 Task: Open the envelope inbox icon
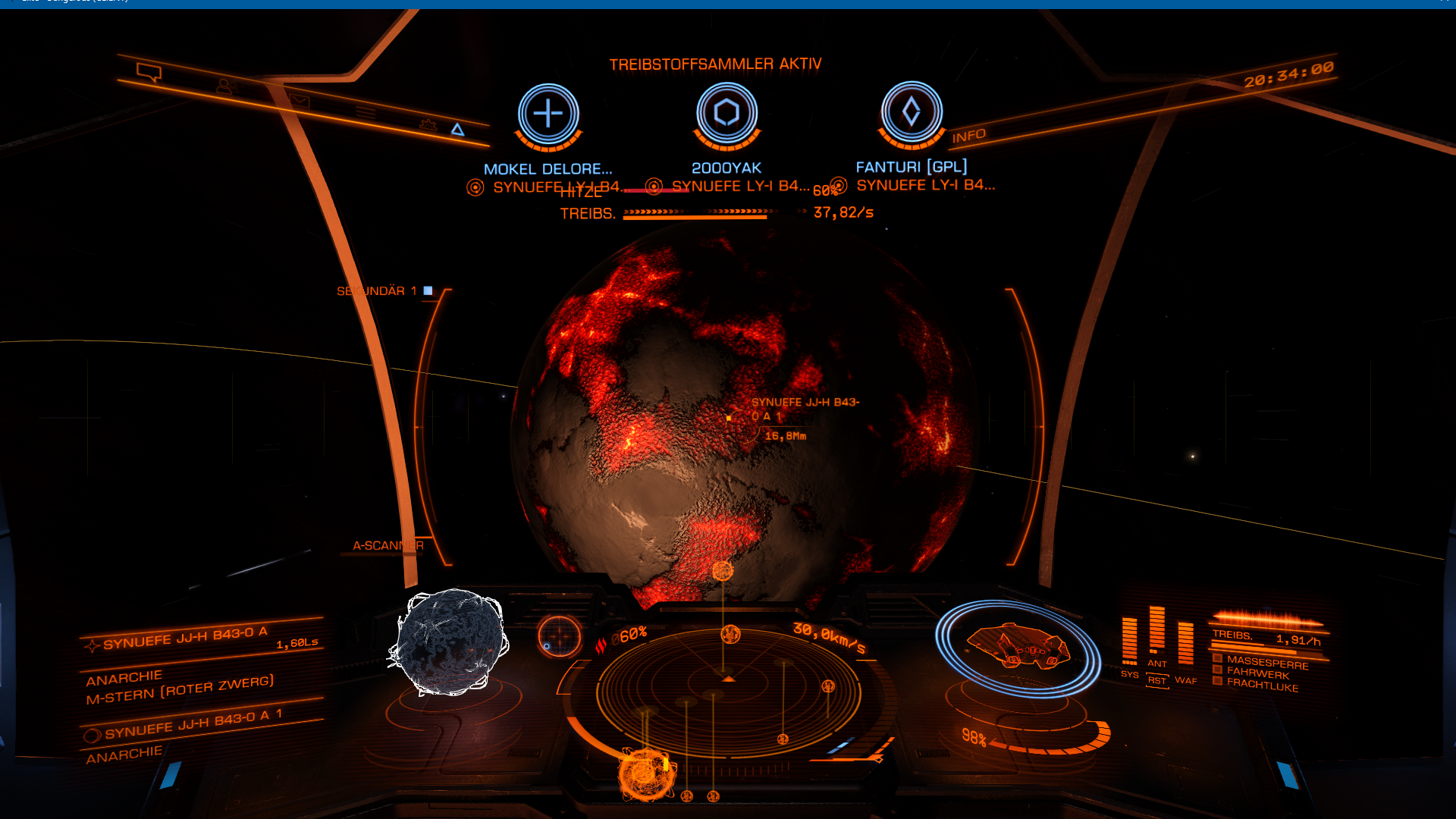[x=299, y=100]
